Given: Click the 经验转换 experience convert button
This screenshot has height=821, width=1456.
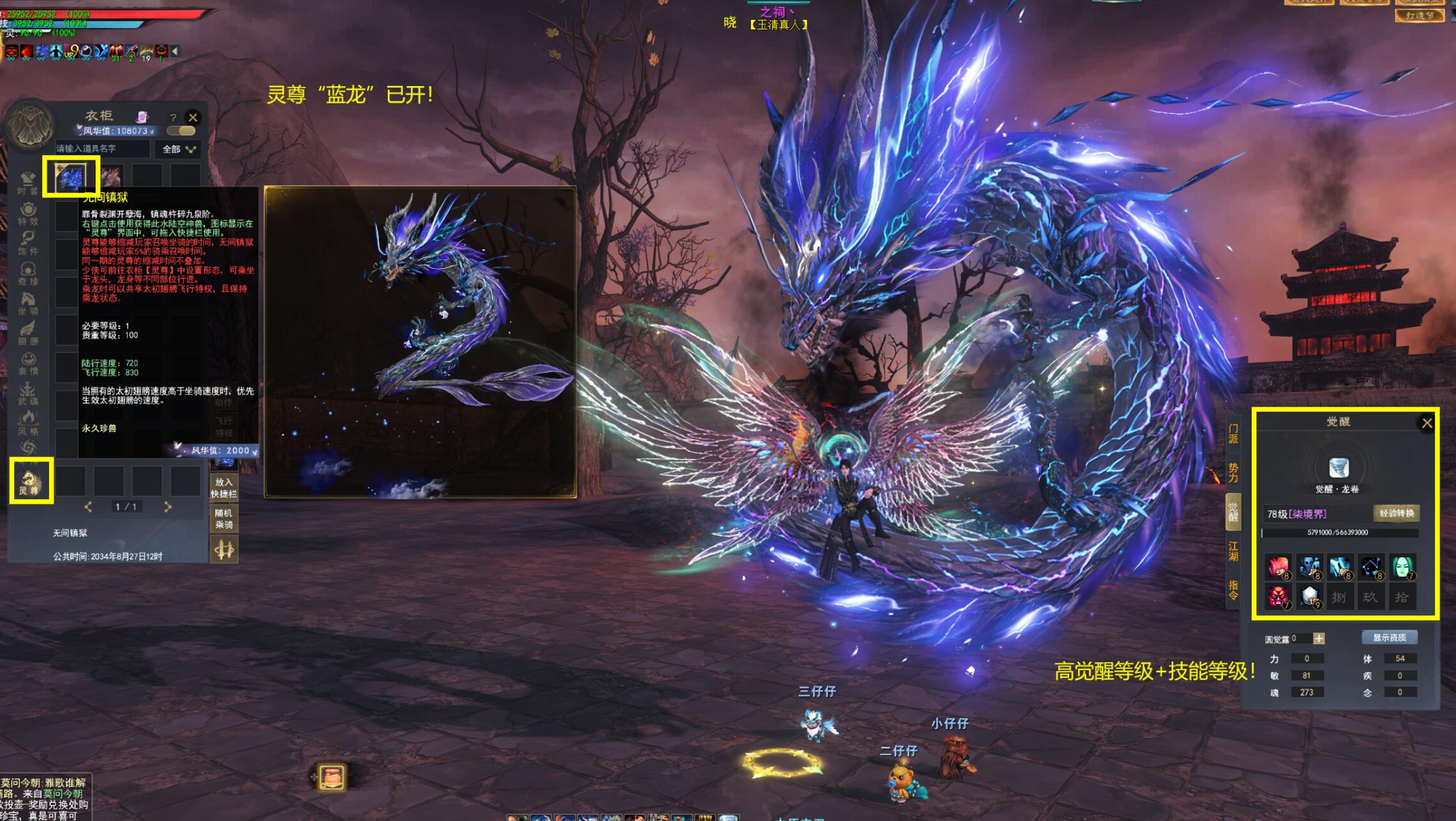Looking at the screenshot, I should (1397, 513).
